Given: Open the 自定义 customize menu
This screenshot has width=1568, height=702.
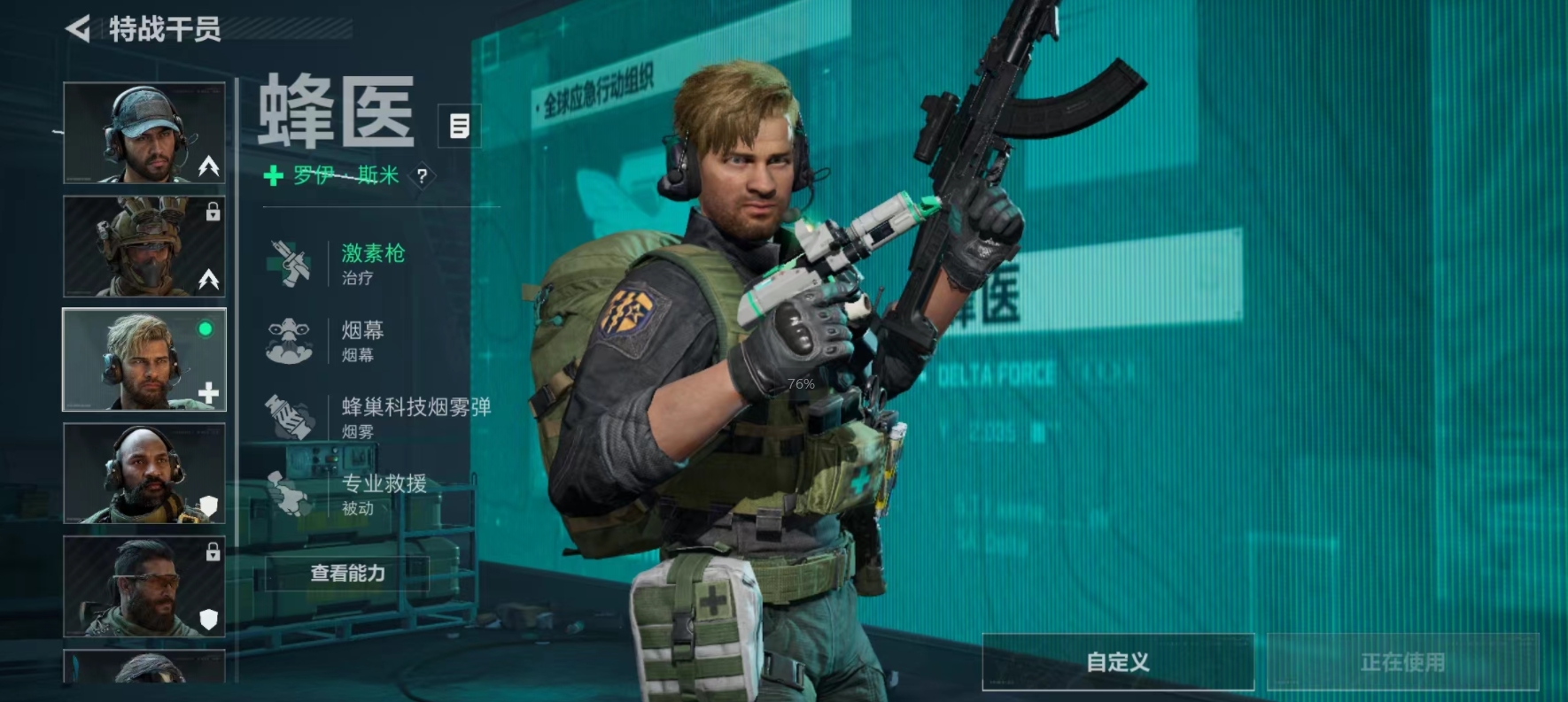Looking at the screenshot, I should coord(1118,662).
